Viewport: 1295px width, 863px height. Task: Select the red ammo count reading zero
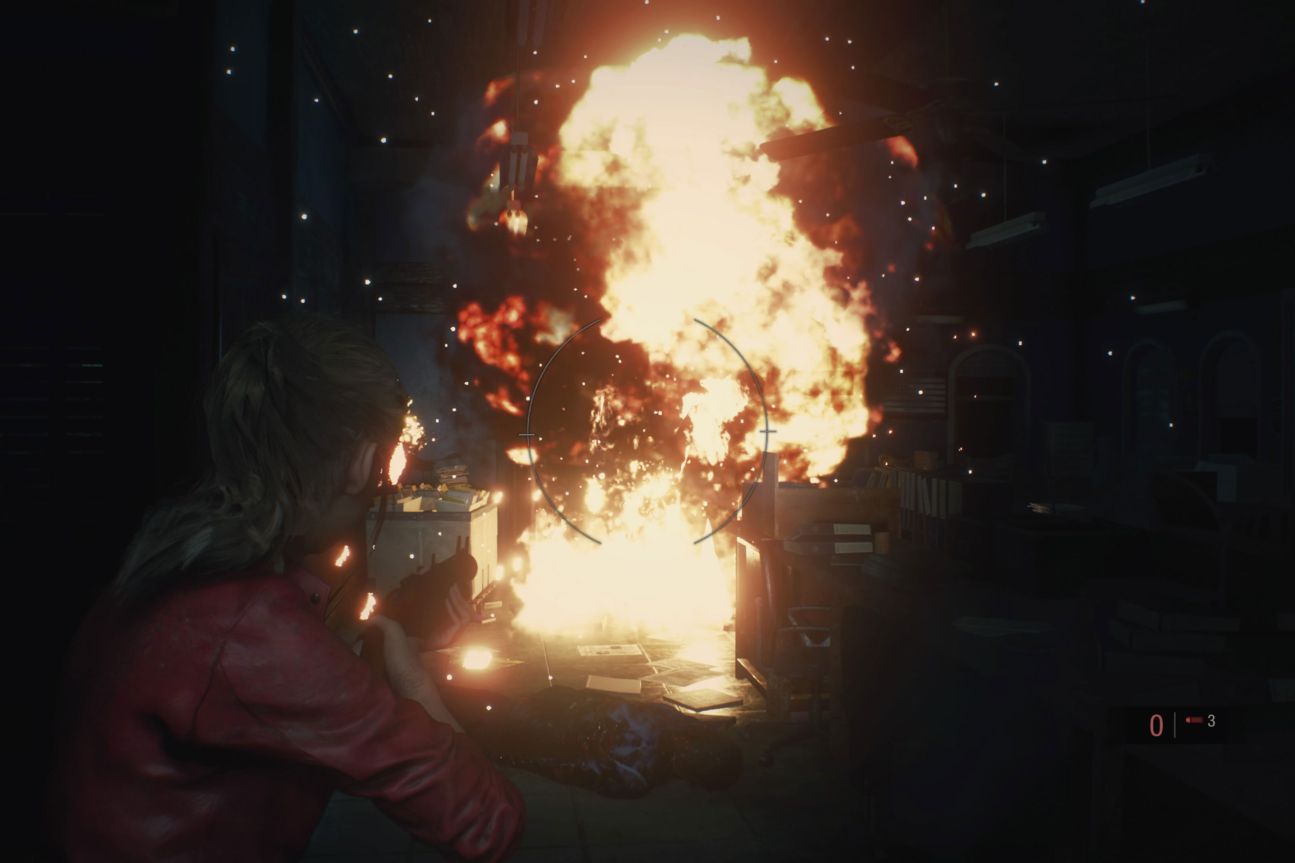pos(1157,723)
